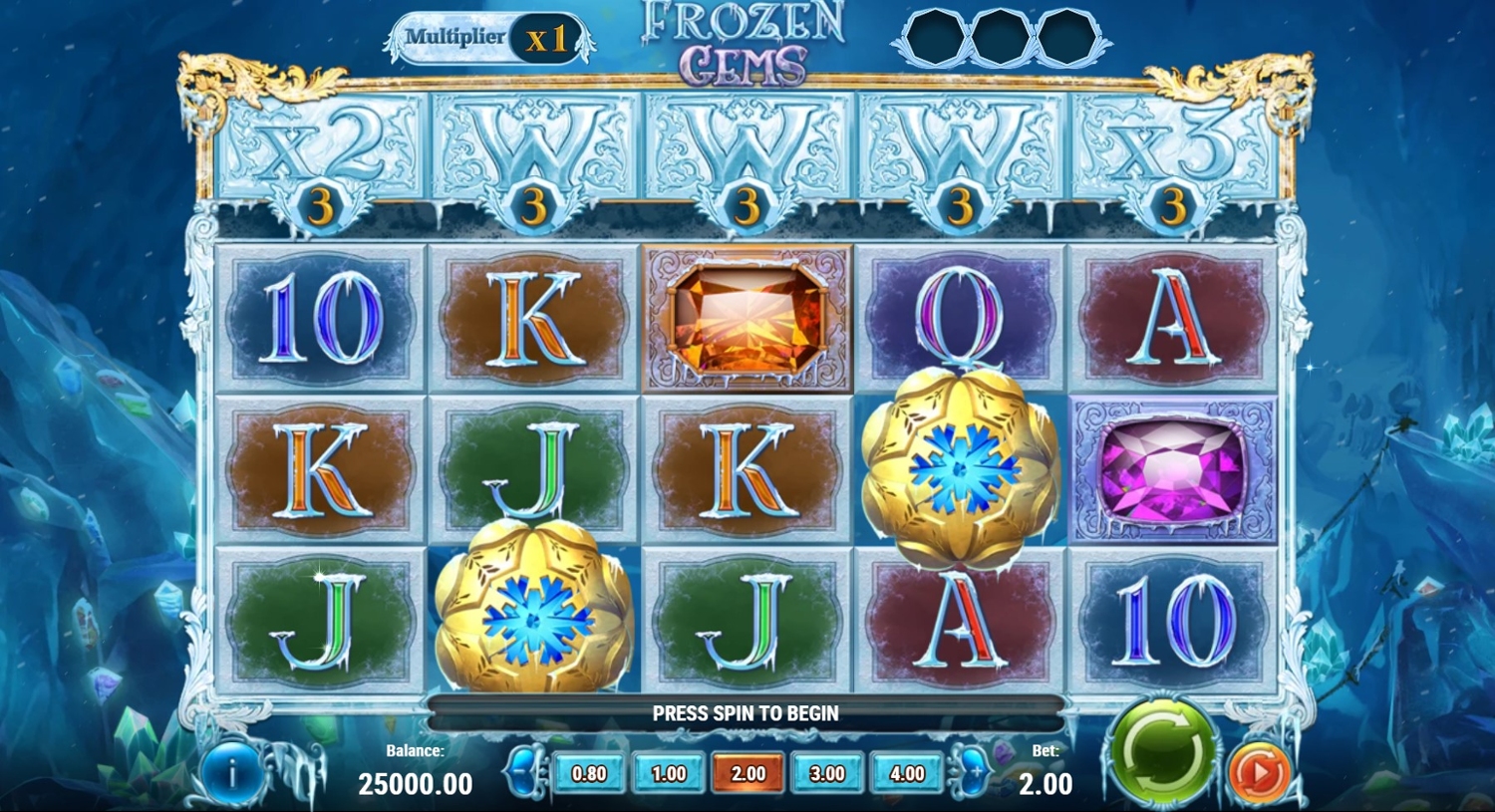The height and width of the screenshot is (812, 1495).
Task: Choose the 1.00 bet value
Action: pos(668,773)
